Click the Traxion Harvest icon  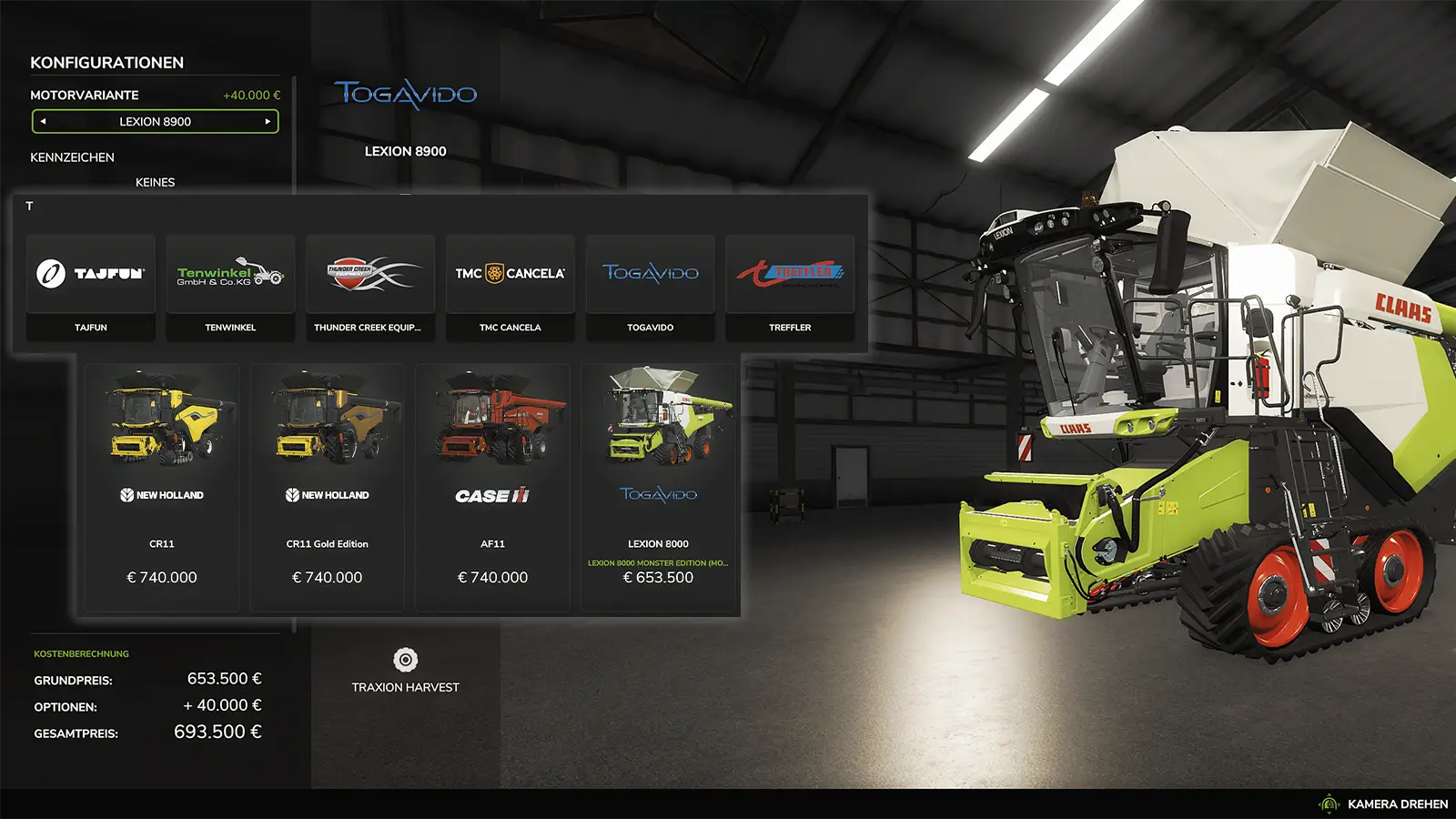pos(406,660)
